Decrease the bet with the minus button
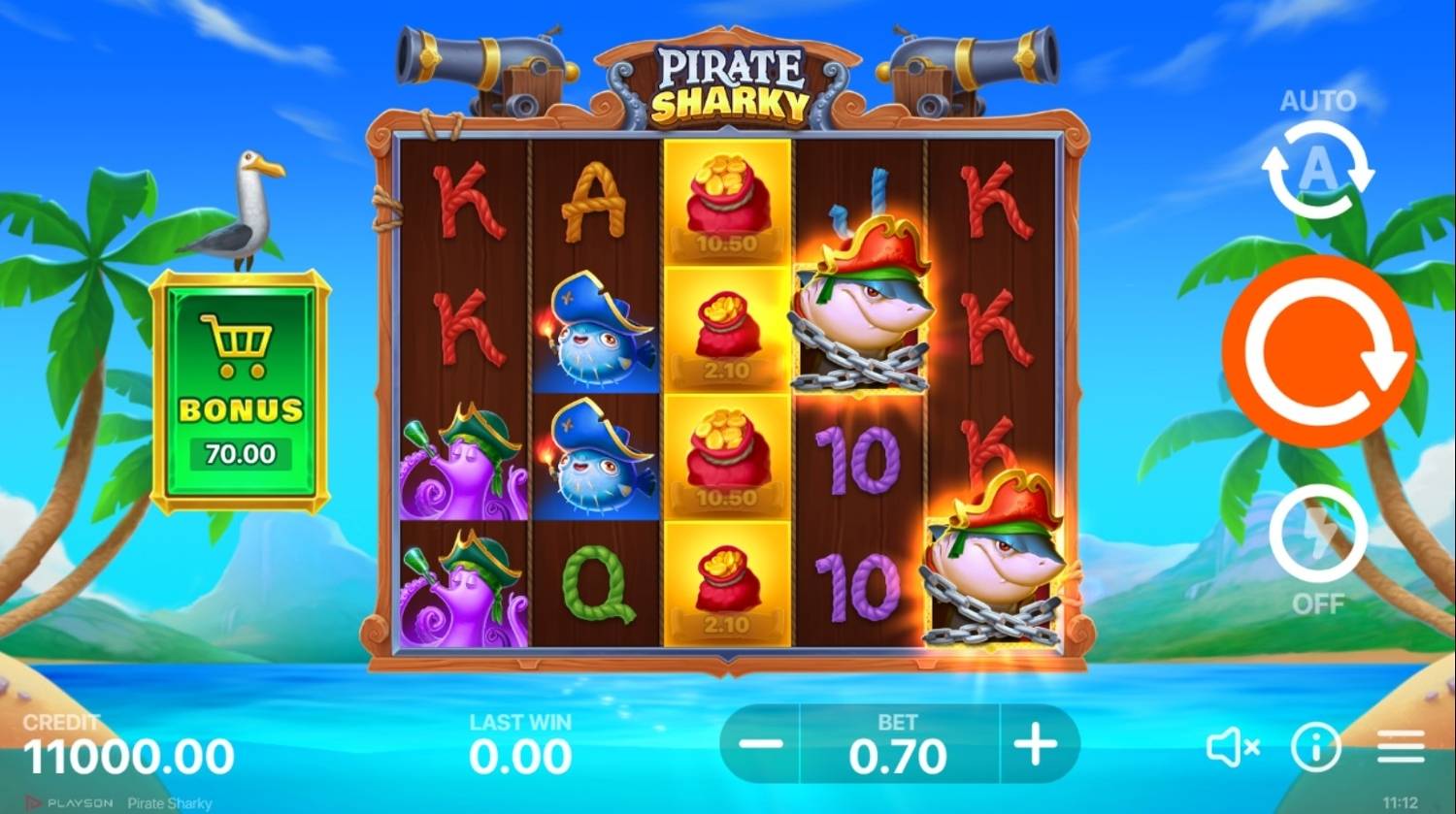1456x814 pixels. 761,745
